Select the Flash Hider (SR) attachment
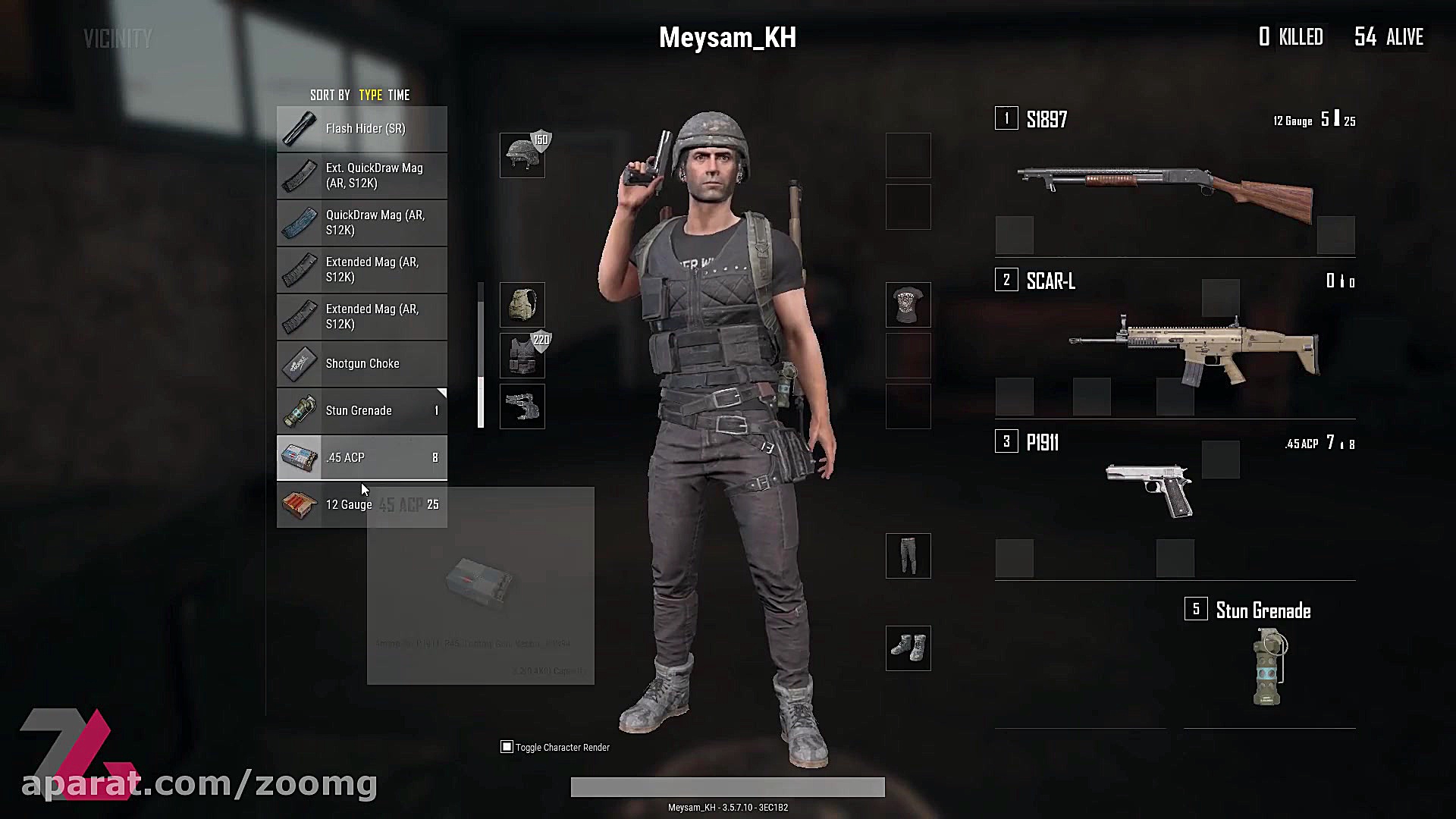 [x=362, y=128]
